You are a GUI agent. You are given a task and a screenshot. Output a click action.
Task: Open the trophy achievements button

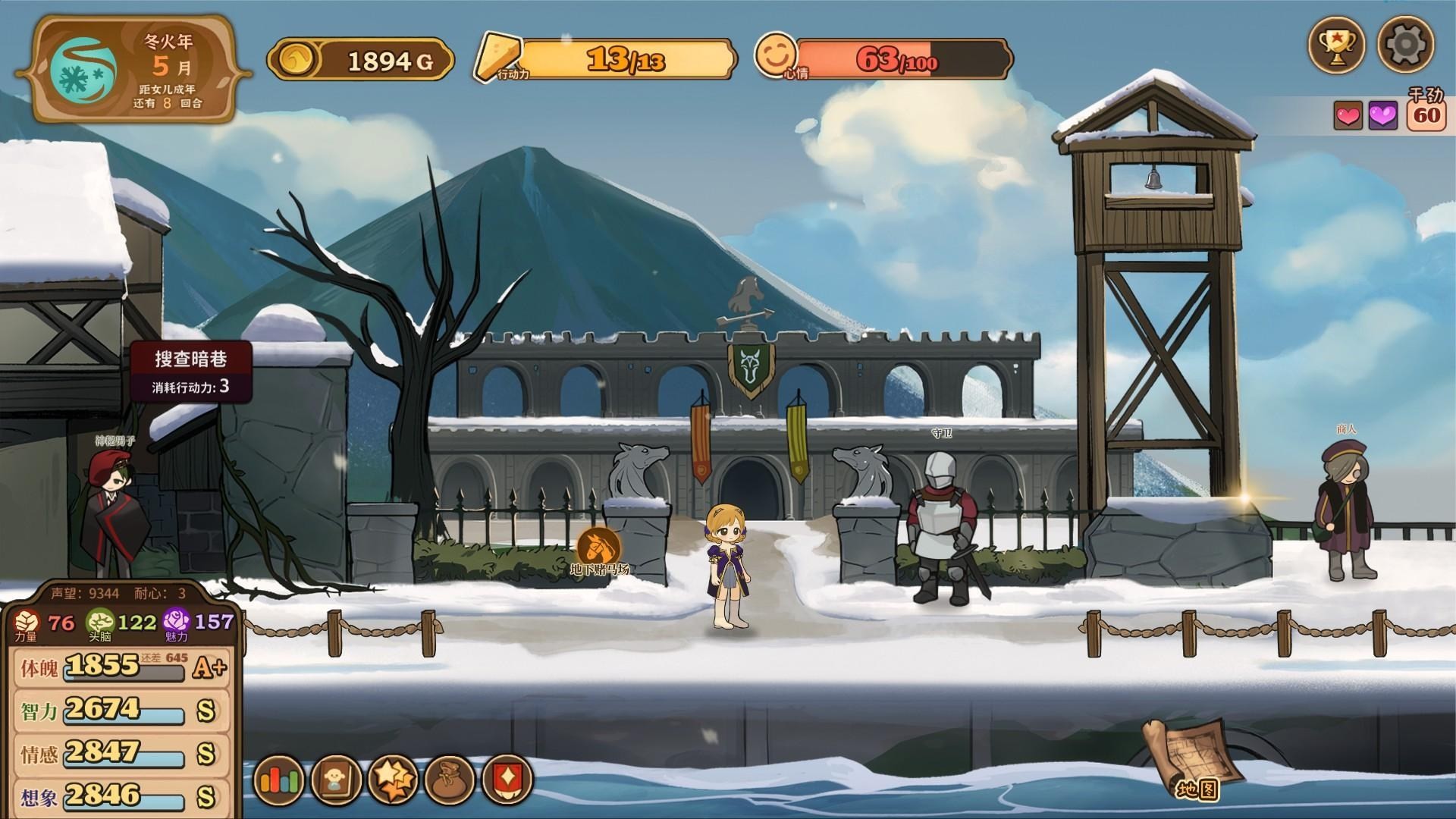(x=1337, y=45)
